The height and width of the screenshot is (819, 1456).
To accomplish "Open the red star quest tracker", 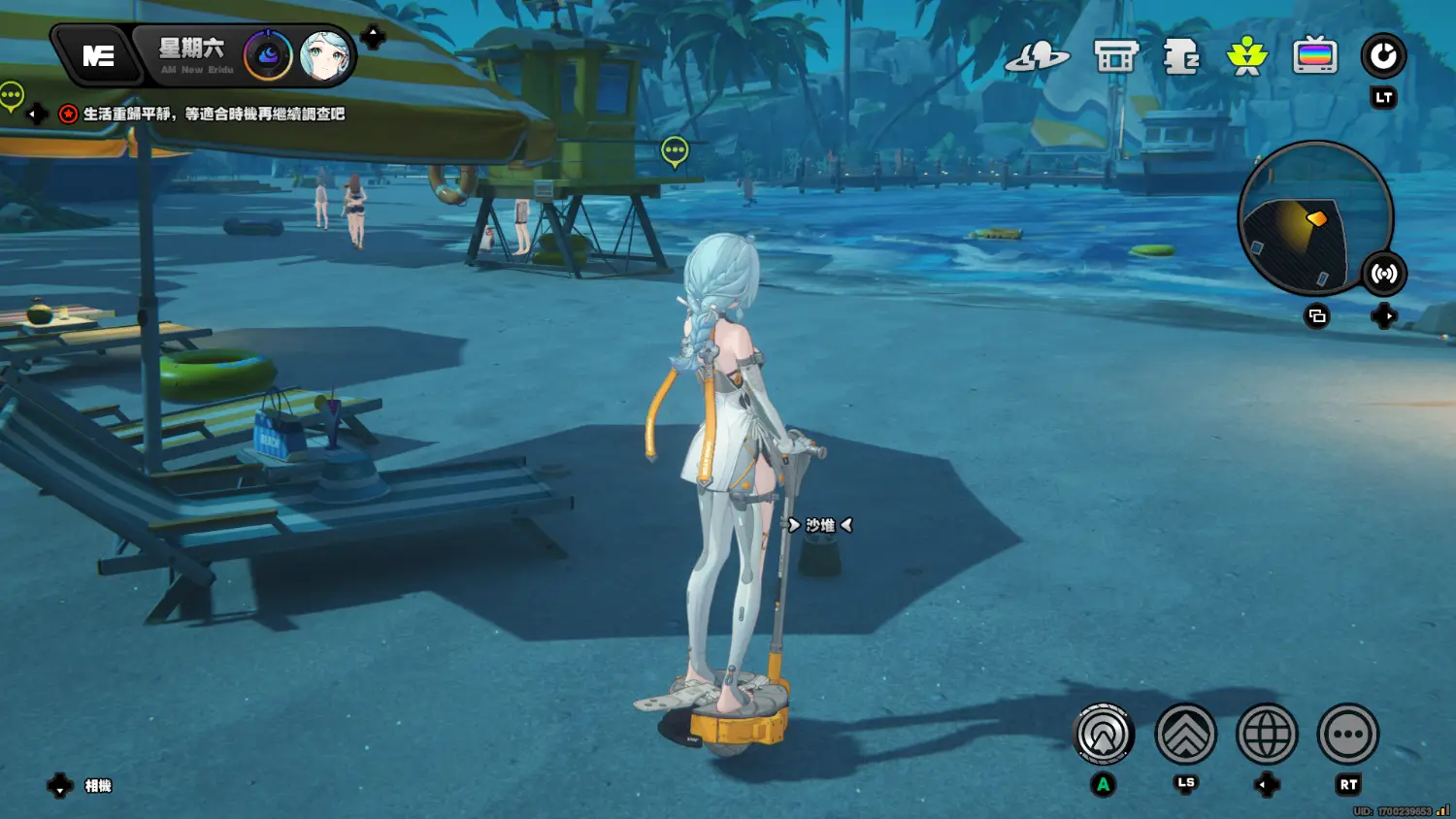I will [x=68, y=115].
